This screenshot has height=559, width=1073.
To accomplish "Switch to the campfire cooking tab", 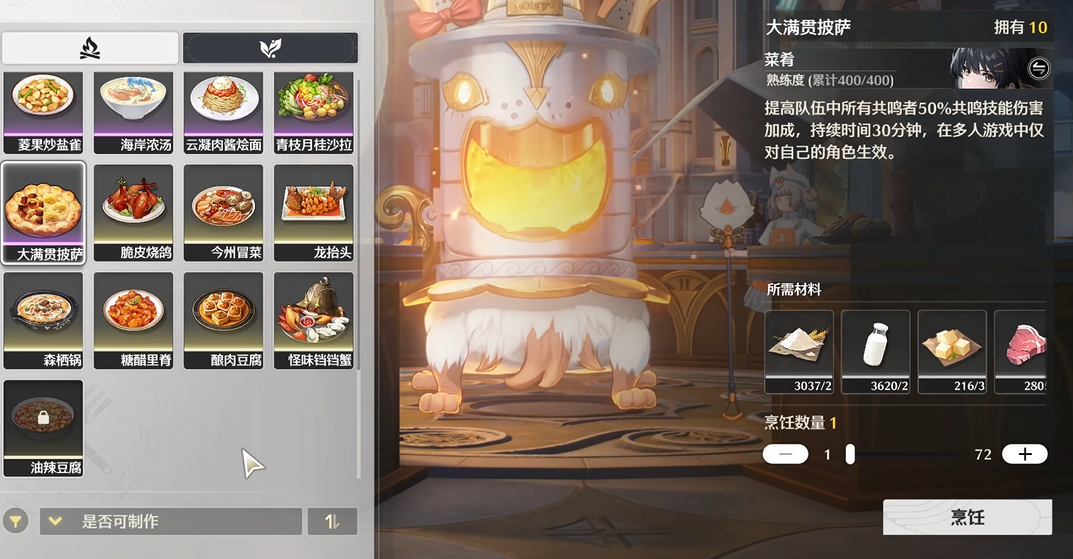I will point(90,48).
